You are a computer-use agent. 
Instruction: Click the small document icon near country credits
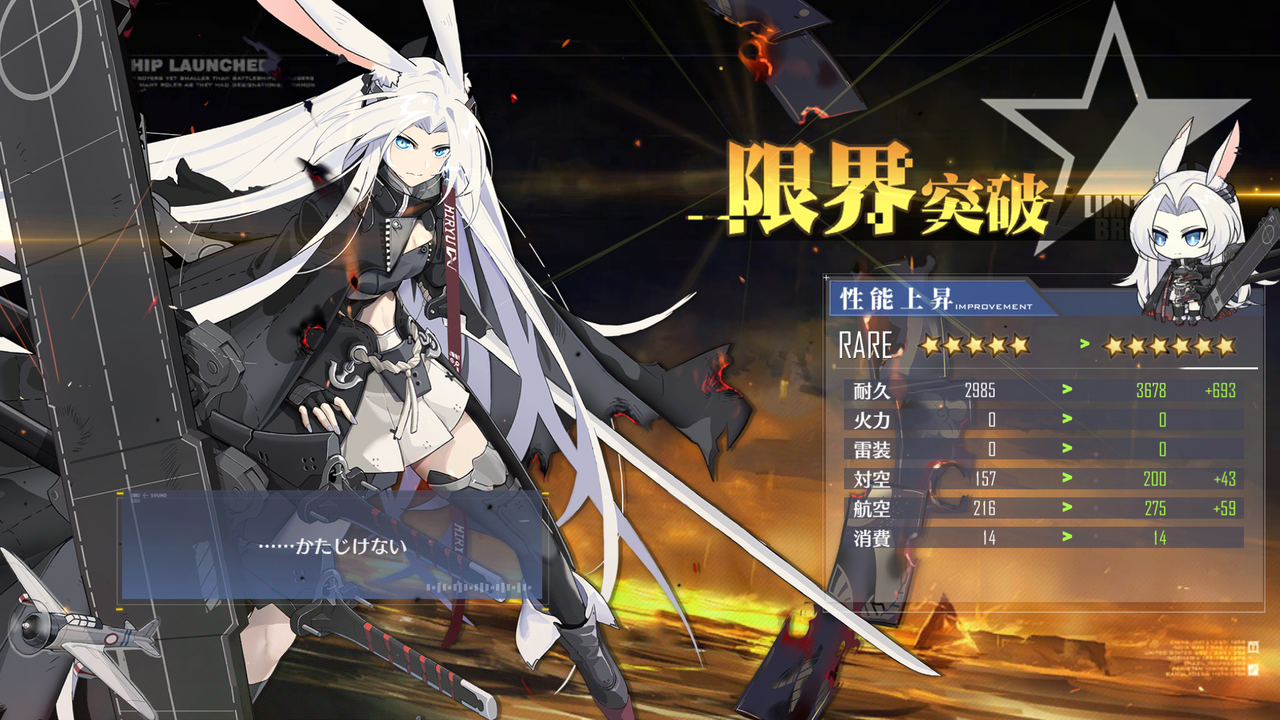[x=1253, y=645]
